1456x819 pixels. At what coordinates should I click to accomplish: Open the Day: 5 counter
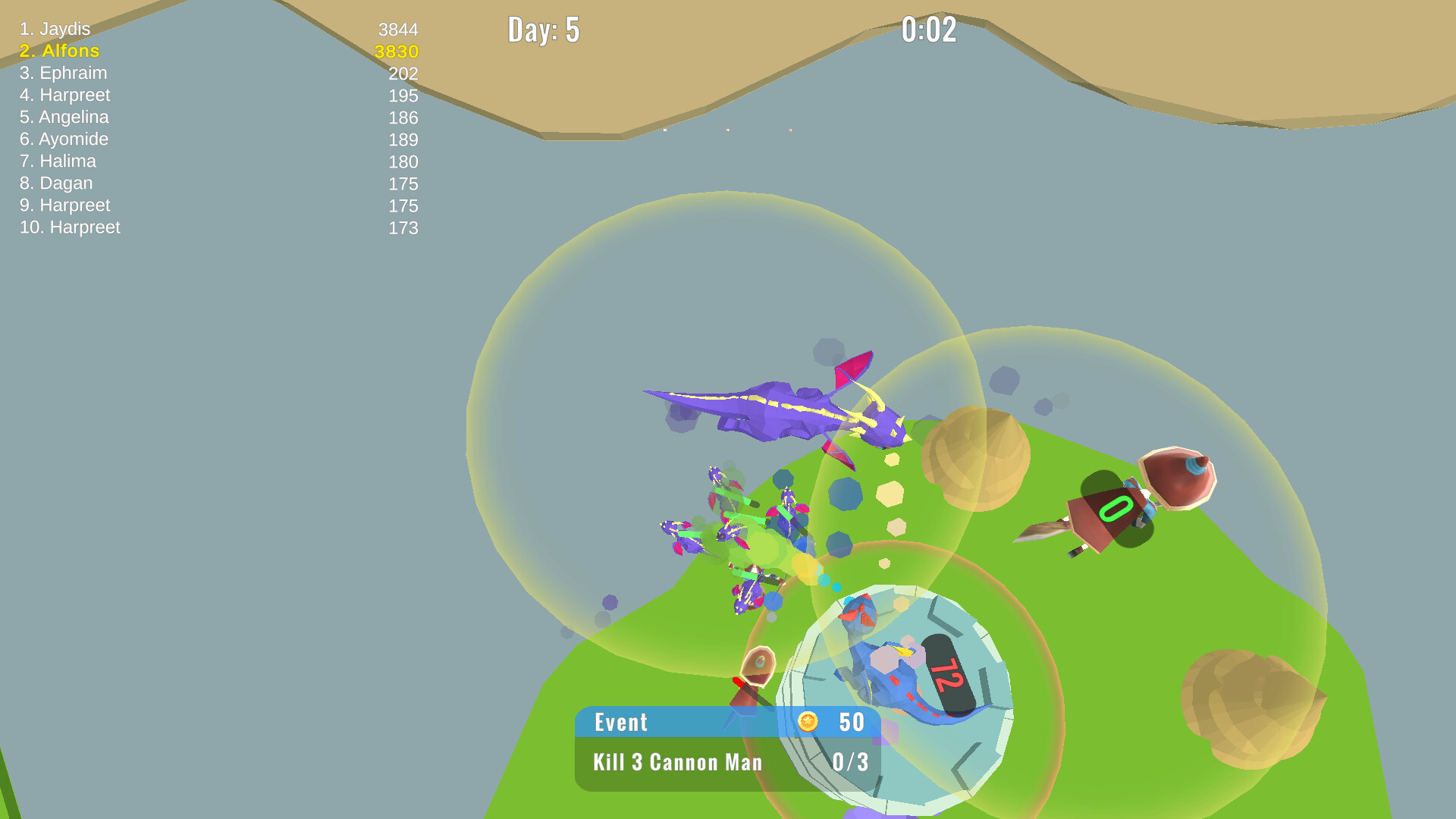tap(544, 31)
